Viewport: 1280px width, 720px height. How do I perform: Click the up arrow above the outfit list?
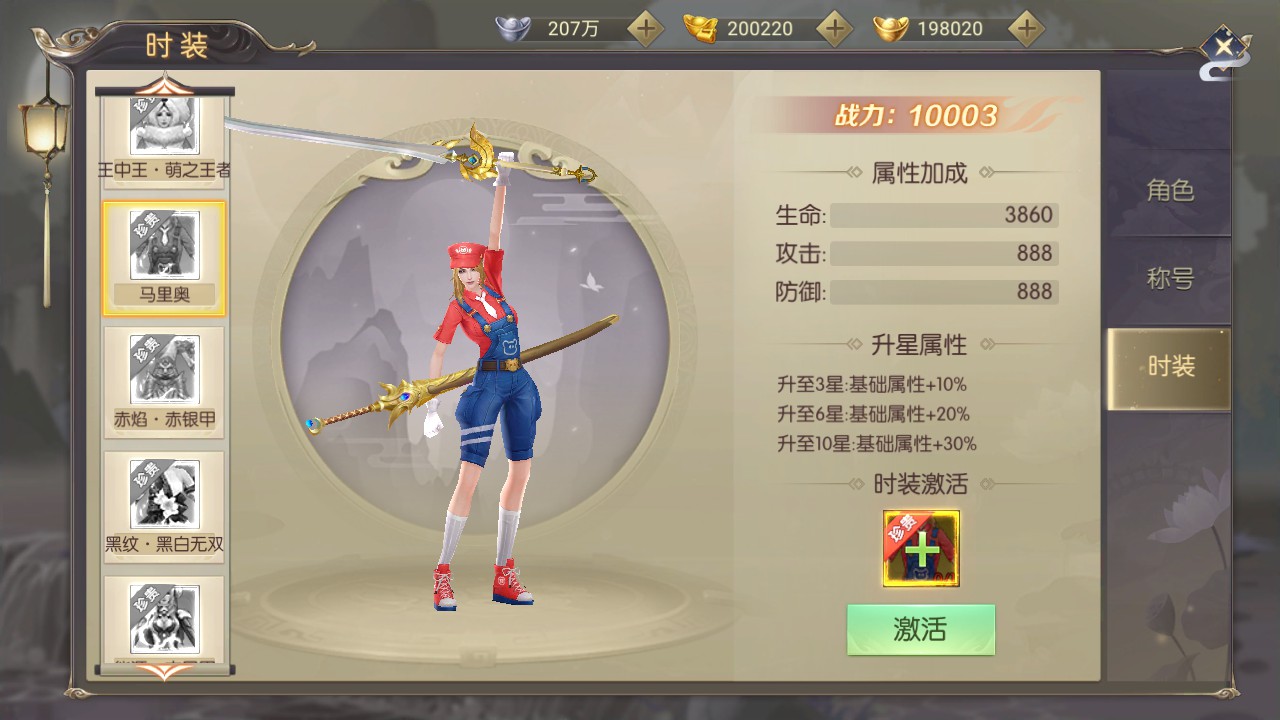pos(164,82)
